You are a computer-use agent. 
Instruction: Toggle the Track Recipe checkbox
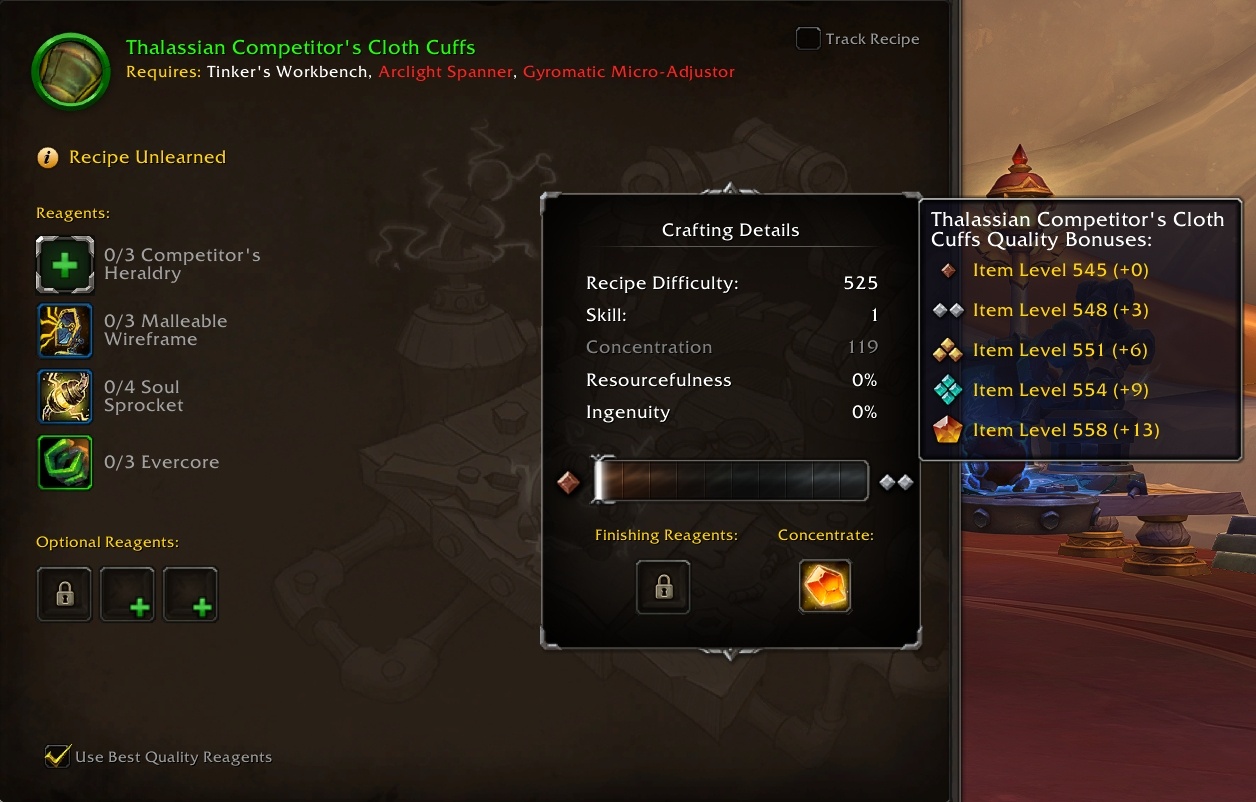(808, 39)
